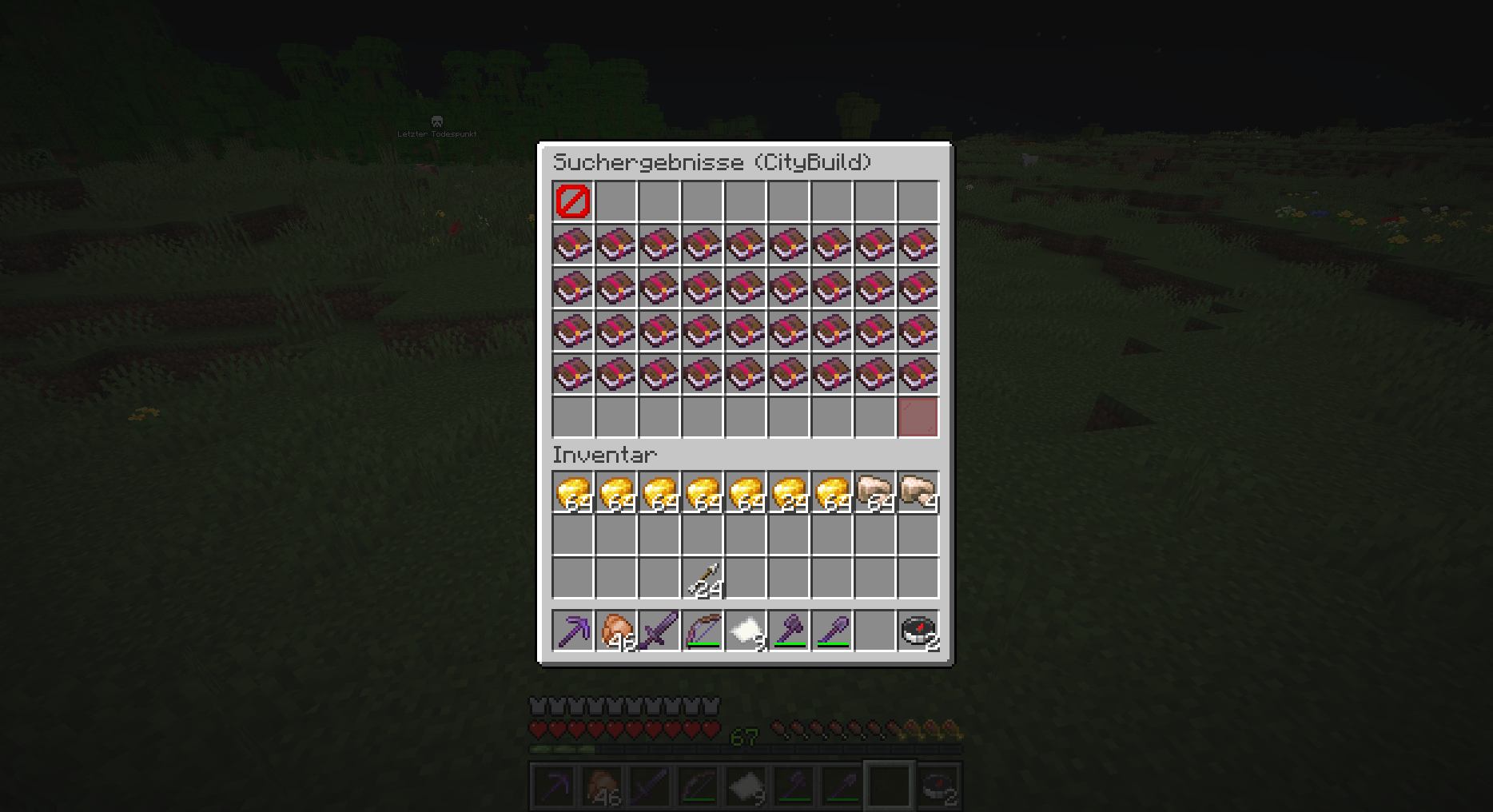Select the barrier block search result
Image resolution: width=1493 pixels, height=812 pixels.
click(x=572, y=201)
